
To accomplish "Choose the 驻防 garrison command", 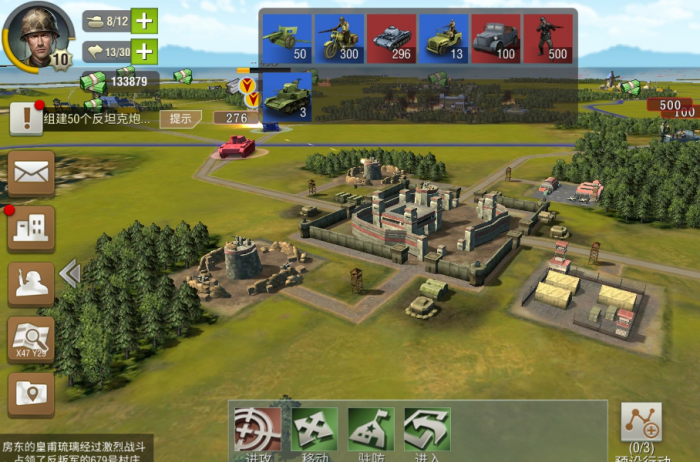I will tap(371, 432).
